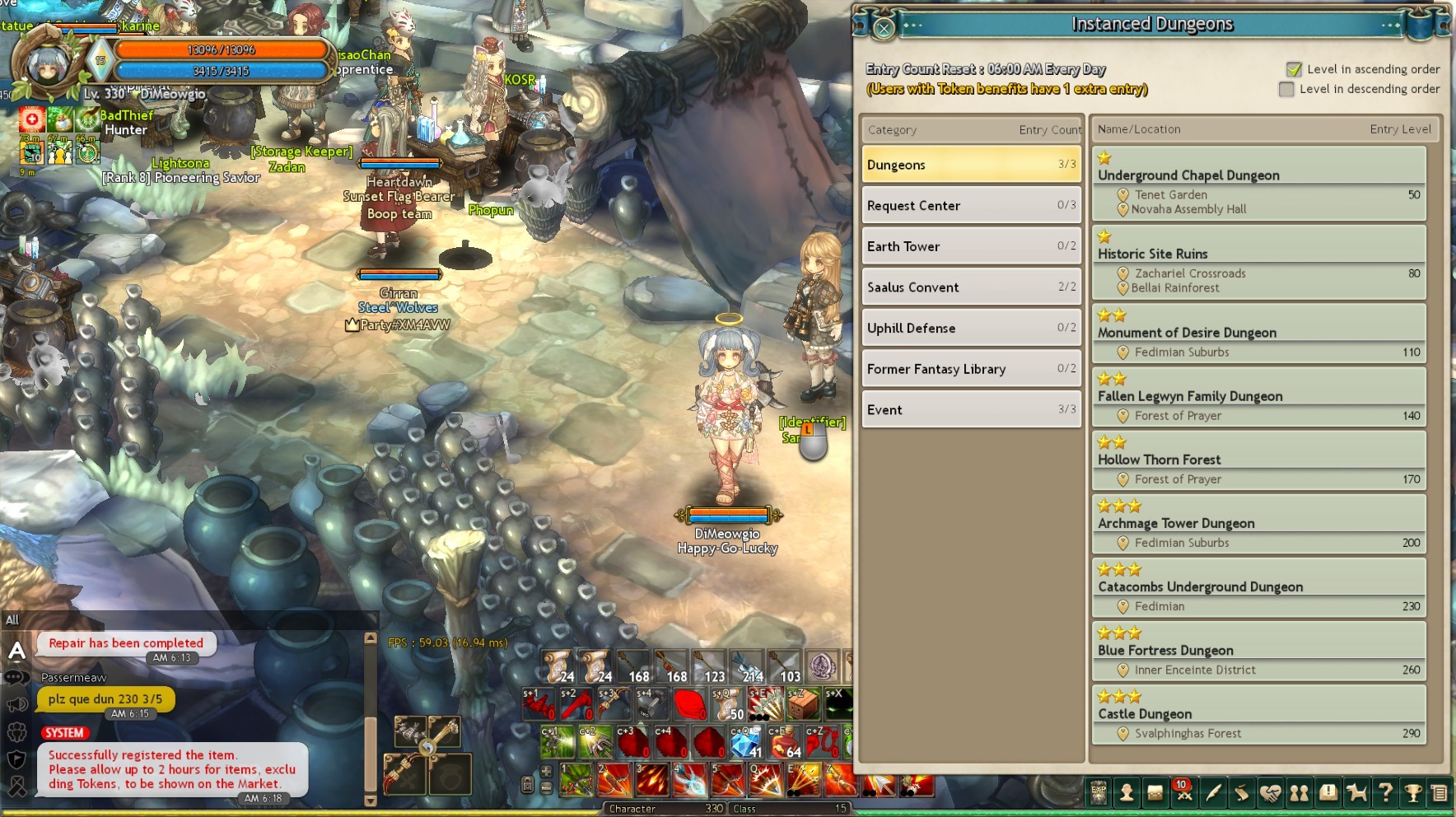Enable level in descending order checkbox
The image size is (1456, 817).
tap(1286, 89)
